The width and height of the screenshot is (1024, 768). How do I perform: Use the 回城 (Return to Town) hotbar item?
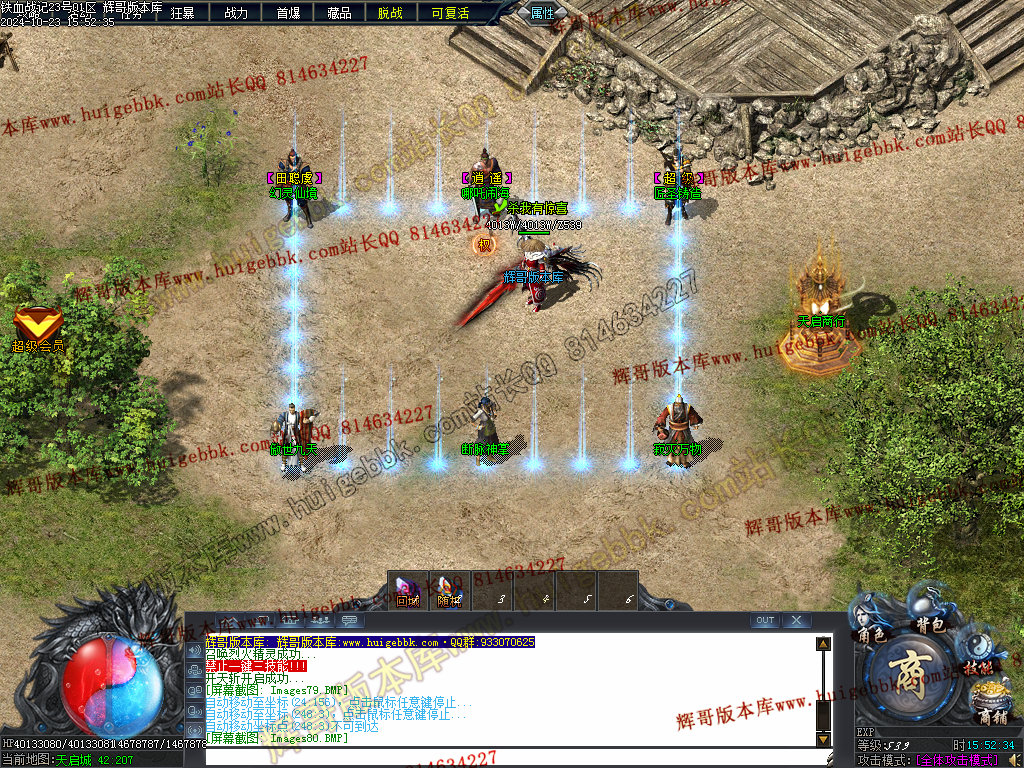click(x=407, y=591)
